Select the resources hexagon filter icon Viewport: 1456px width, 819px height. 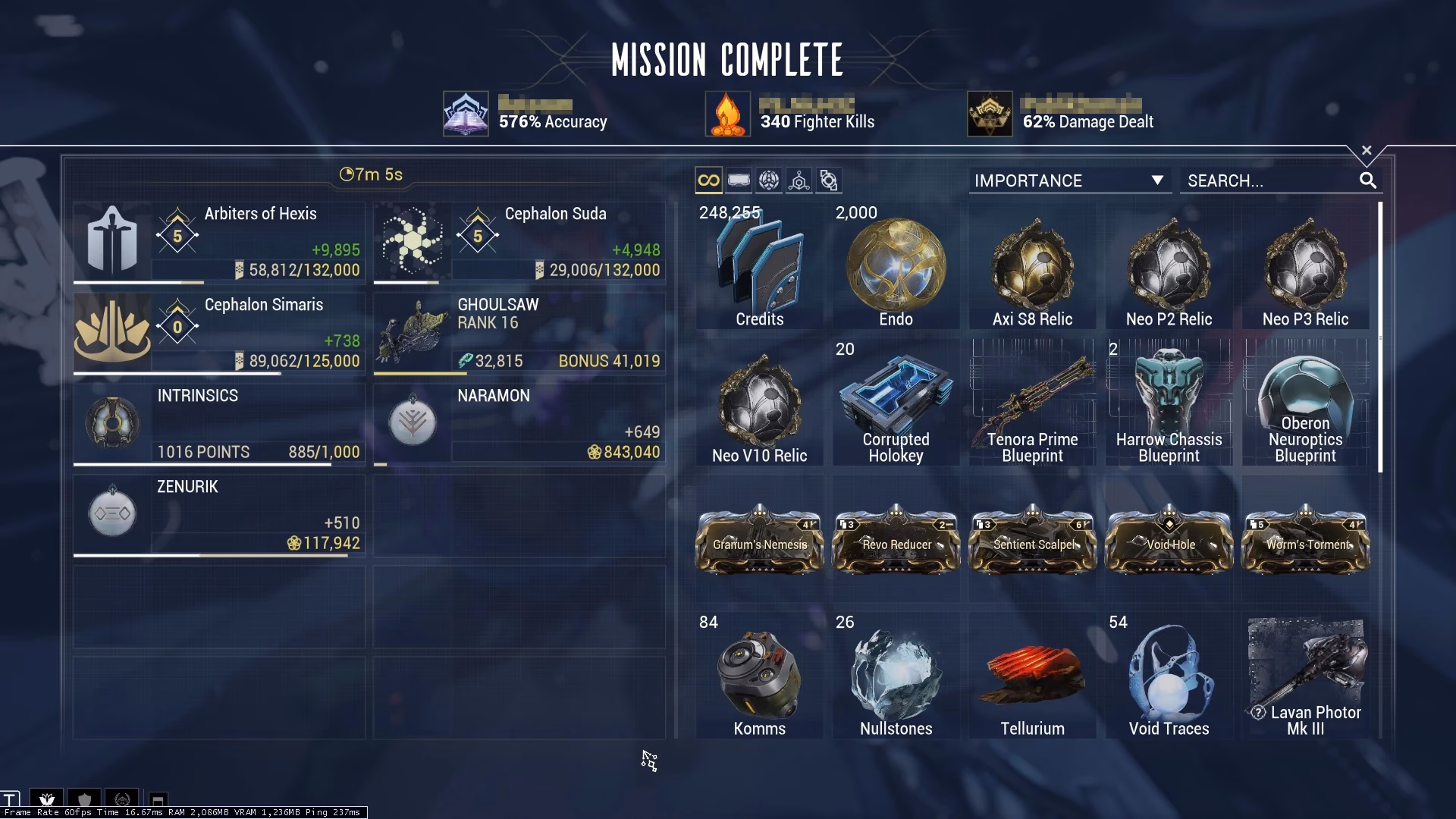tap(799, 180)
